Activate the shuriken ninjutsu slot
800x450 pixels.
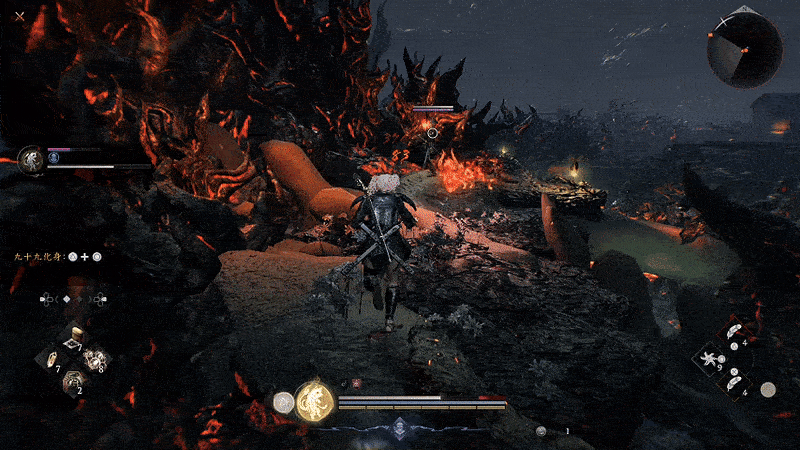pyautogui.click(x=711, y=358)
